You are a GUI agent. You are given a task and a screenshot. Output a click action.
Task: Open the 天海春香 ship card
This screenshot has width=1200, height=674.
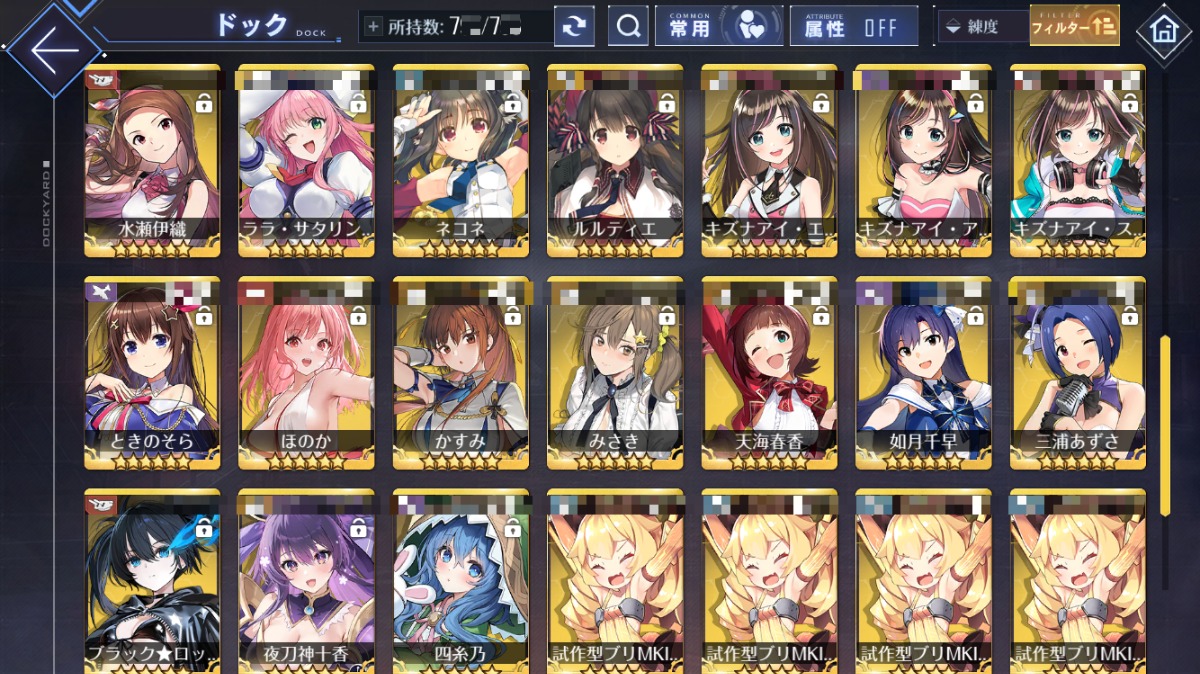(x=769, y=370)
